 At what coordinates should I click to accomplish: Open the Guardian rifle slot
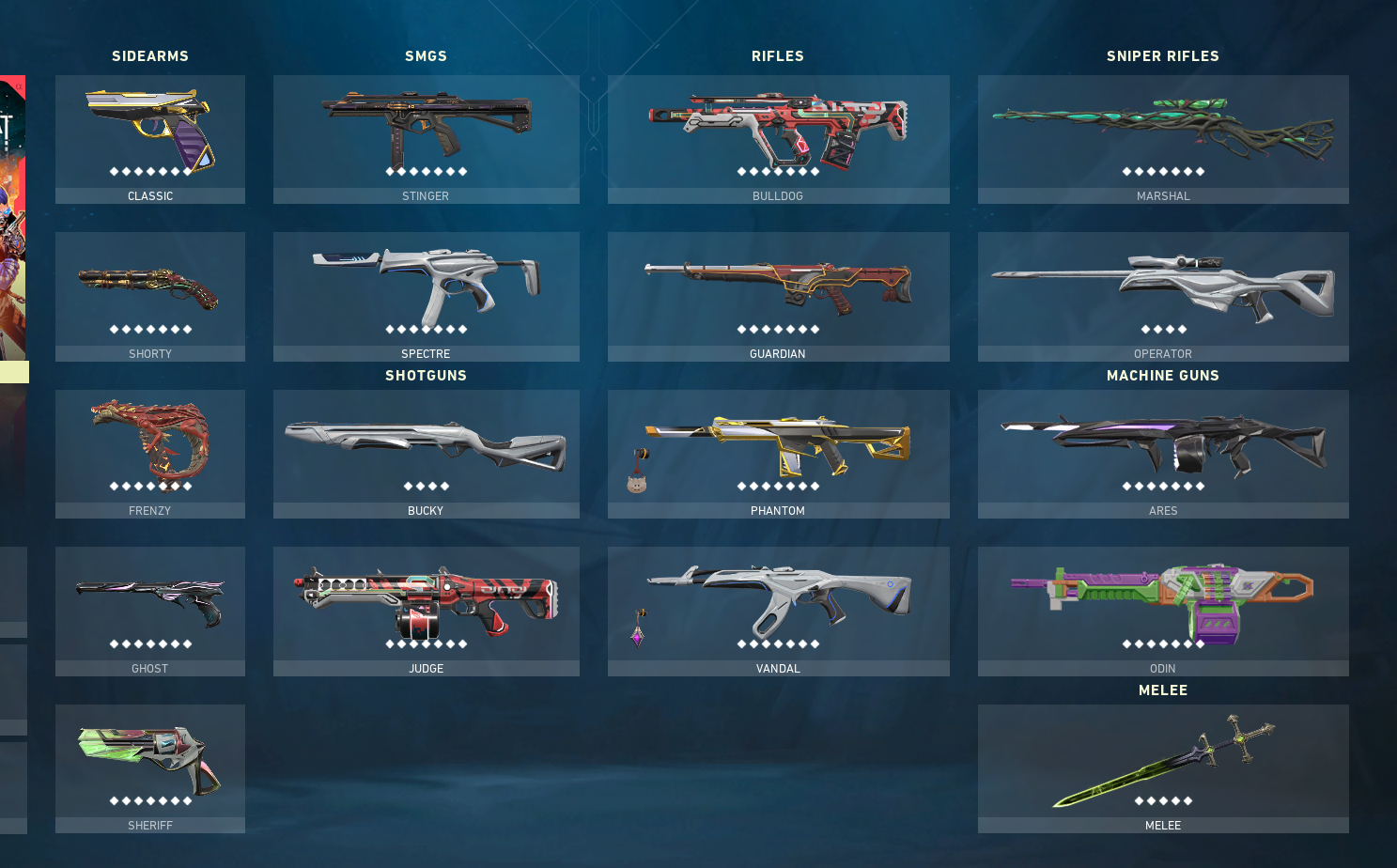click(x=778, y=296)
